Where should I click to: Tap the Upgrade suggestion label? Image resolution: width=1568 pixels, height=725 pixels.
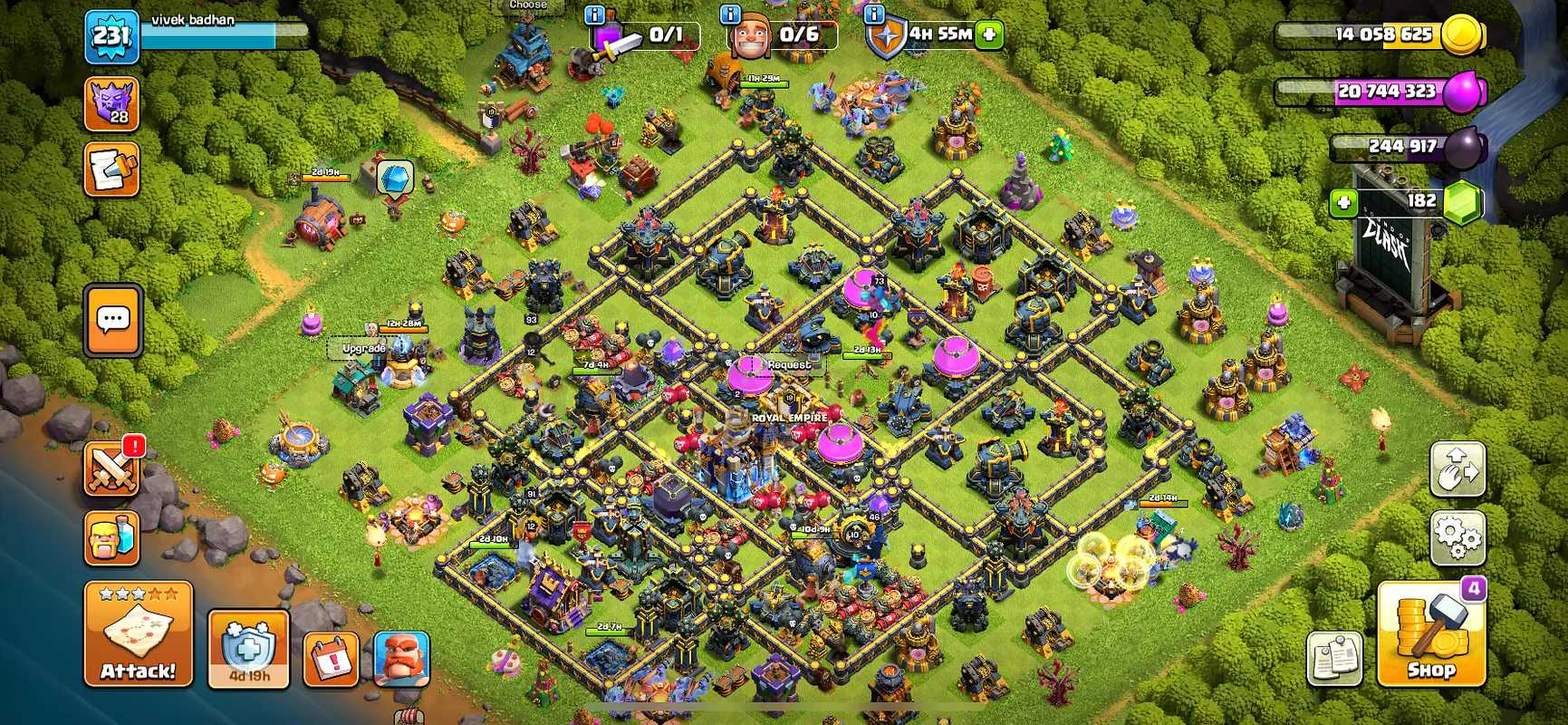(363, 348)
